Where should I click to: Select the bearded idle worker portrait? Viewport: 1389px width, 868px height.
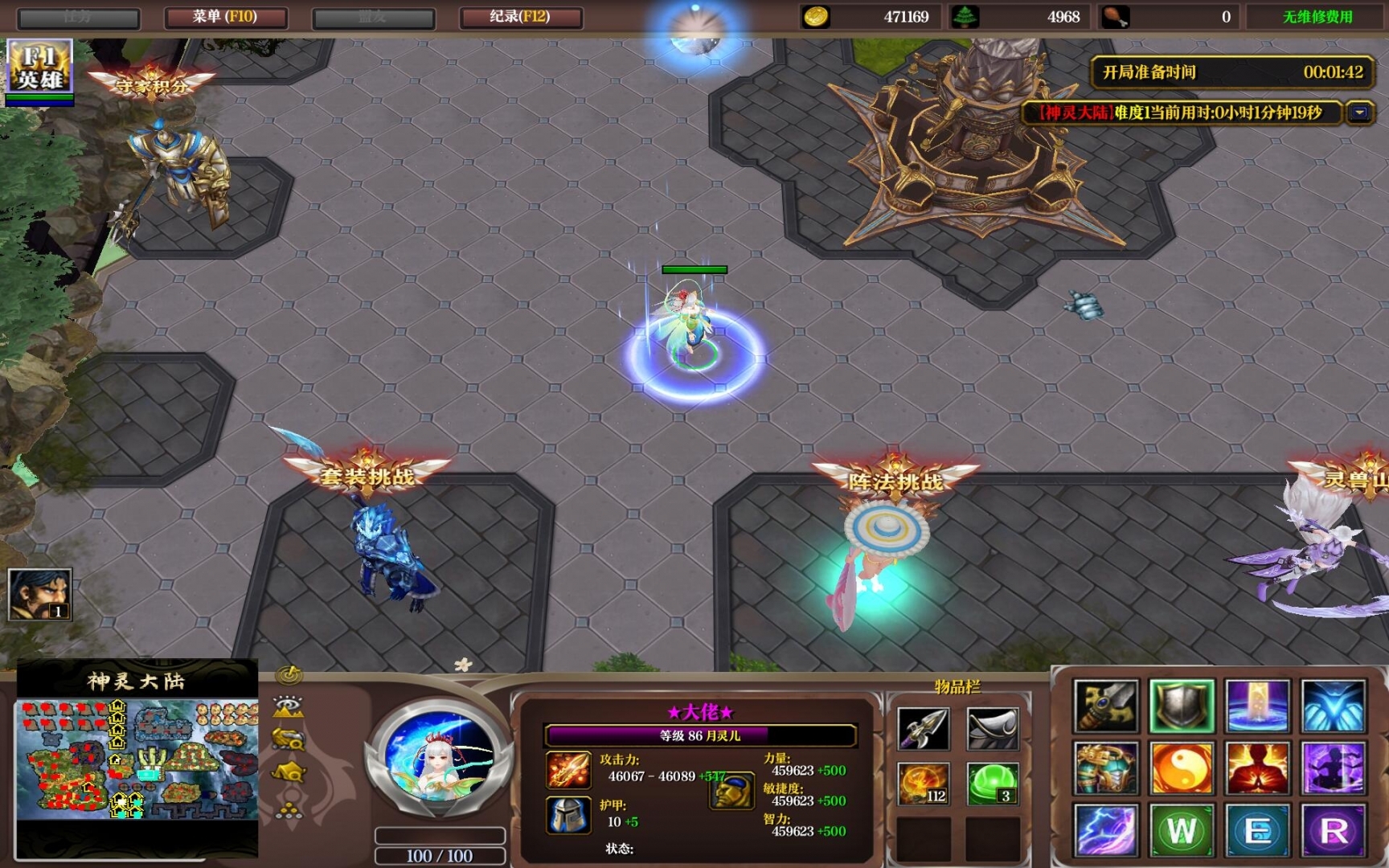(39, 594)
